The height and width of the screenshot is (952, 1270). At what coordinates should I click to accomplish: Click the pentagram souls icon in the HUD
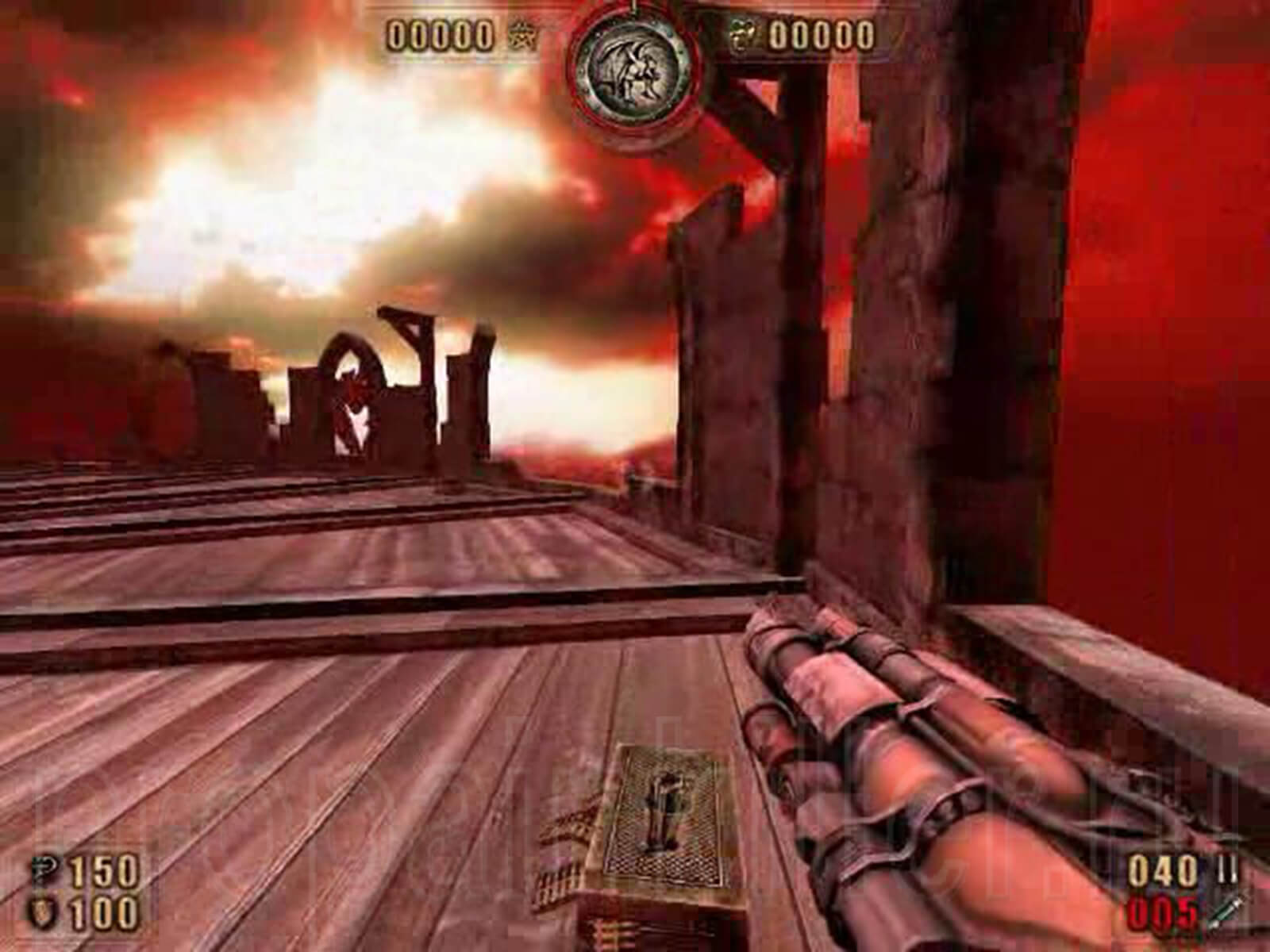[x=521, y=35]
